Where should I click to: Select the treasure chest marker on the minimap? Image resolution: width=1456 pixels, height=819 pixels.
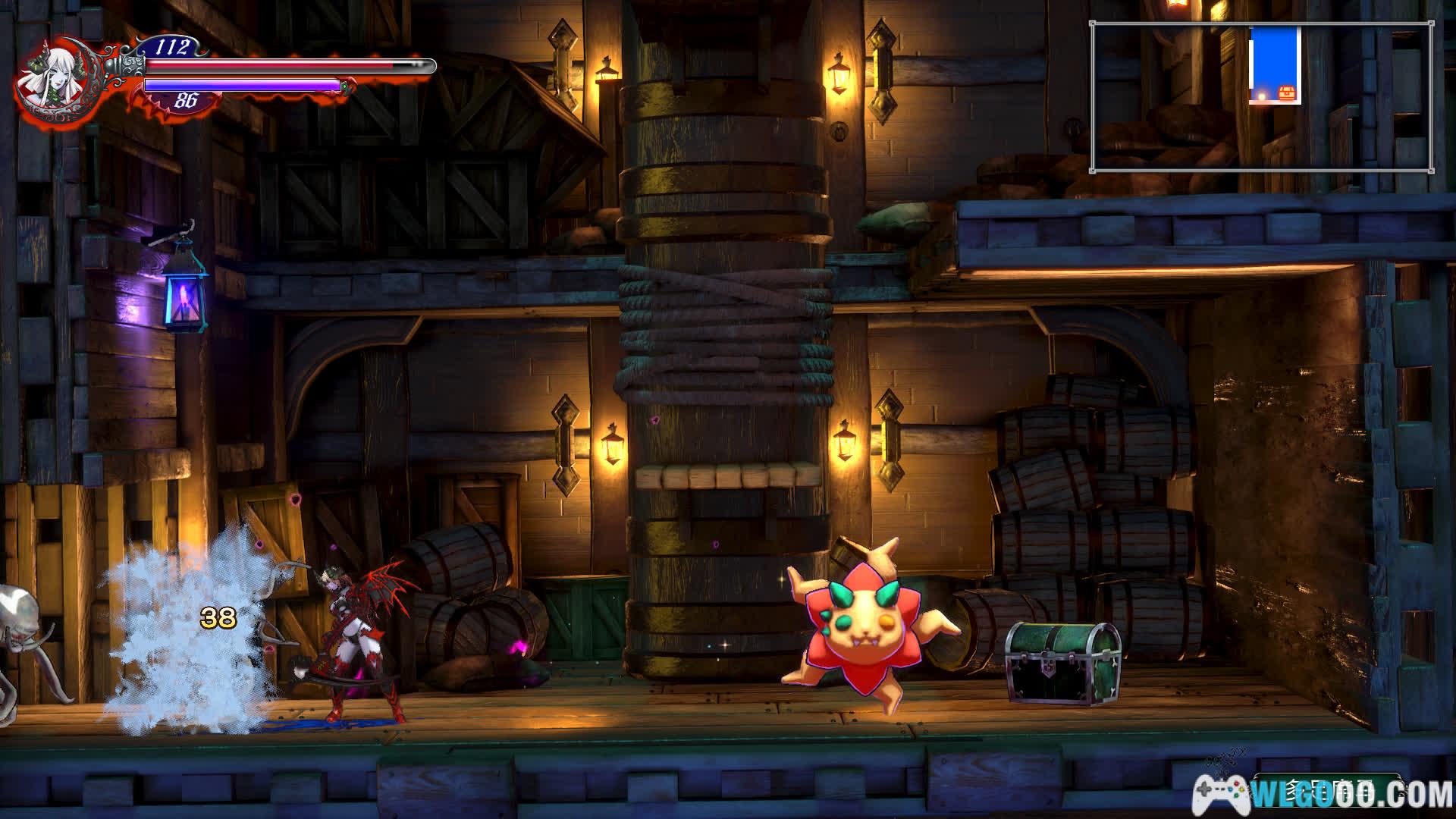coord(1288,93)
